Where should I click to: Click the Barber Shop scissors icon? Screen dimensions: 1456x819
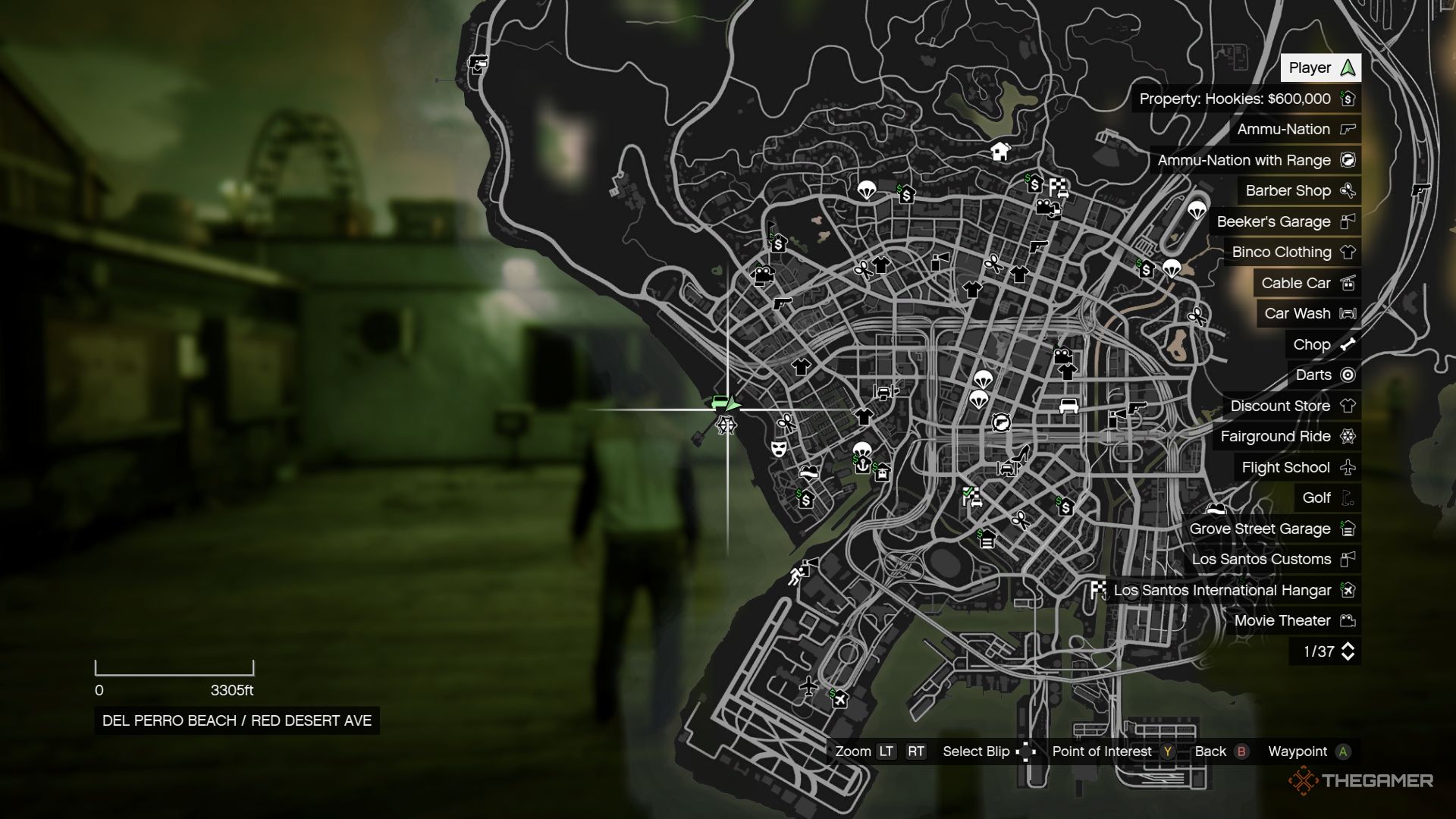point(1348,190)
